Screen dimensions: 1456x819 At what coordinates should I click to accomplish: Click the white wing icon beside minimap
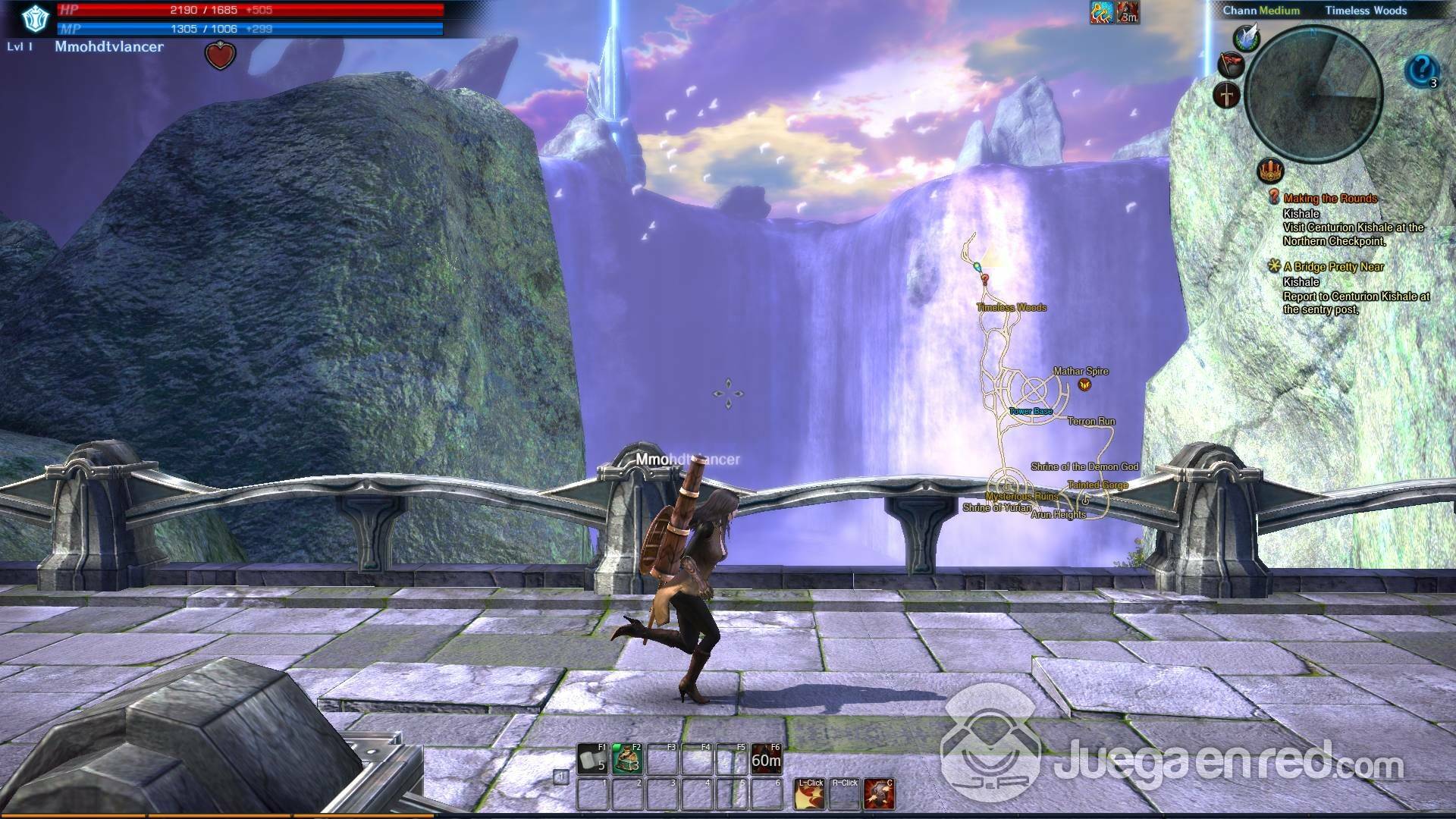point(1247,36)
